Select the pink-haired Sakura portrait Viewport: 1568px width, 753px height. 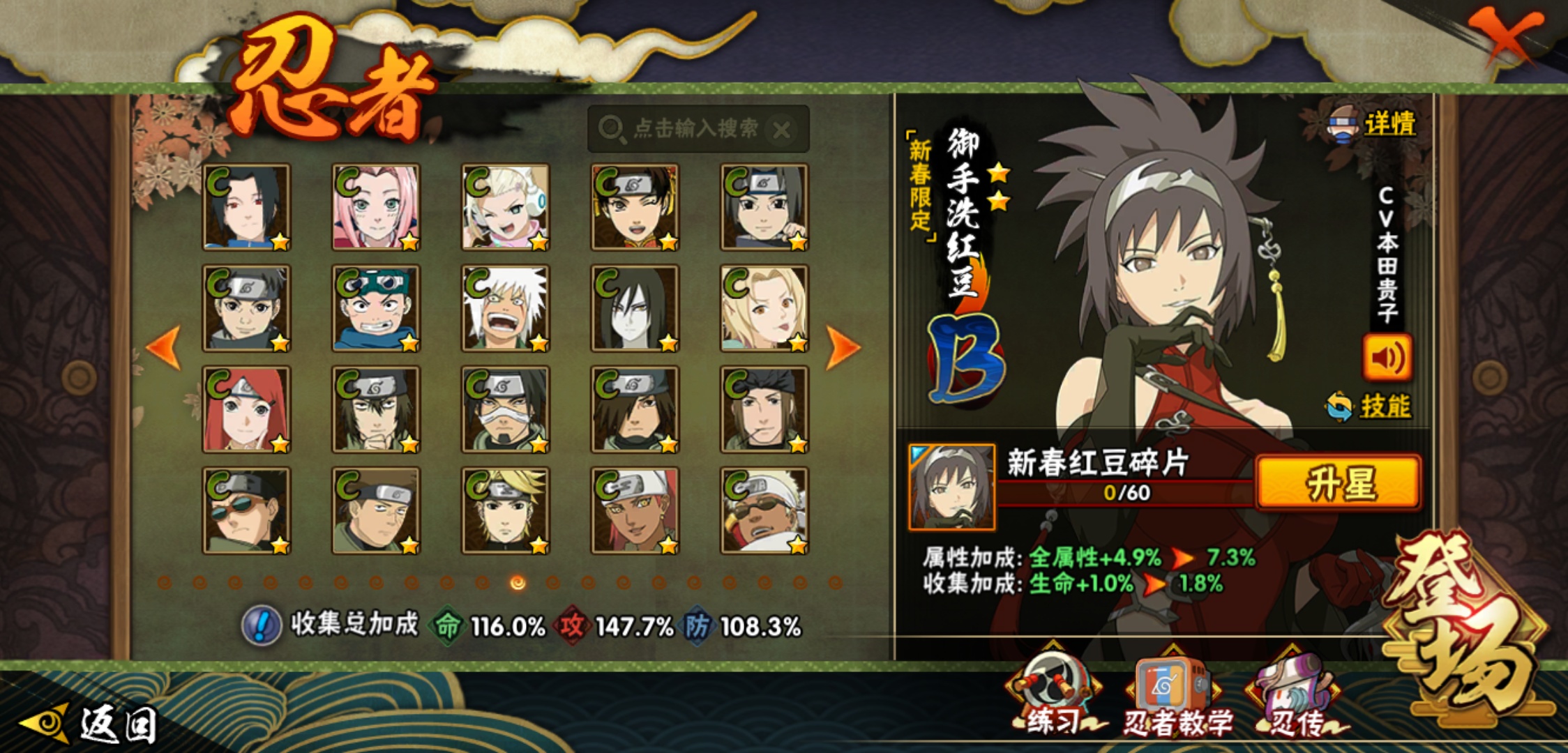(x=376, y=207)
